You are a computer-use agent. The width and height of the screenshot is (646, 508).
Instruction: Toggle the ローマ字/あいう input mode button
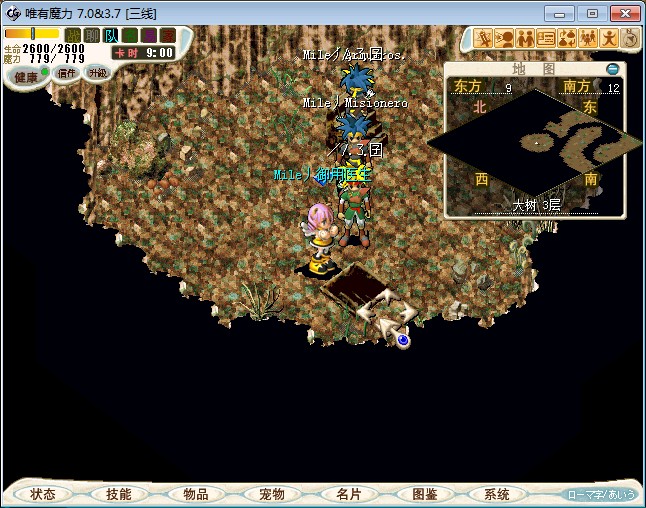tap(601, 494)
